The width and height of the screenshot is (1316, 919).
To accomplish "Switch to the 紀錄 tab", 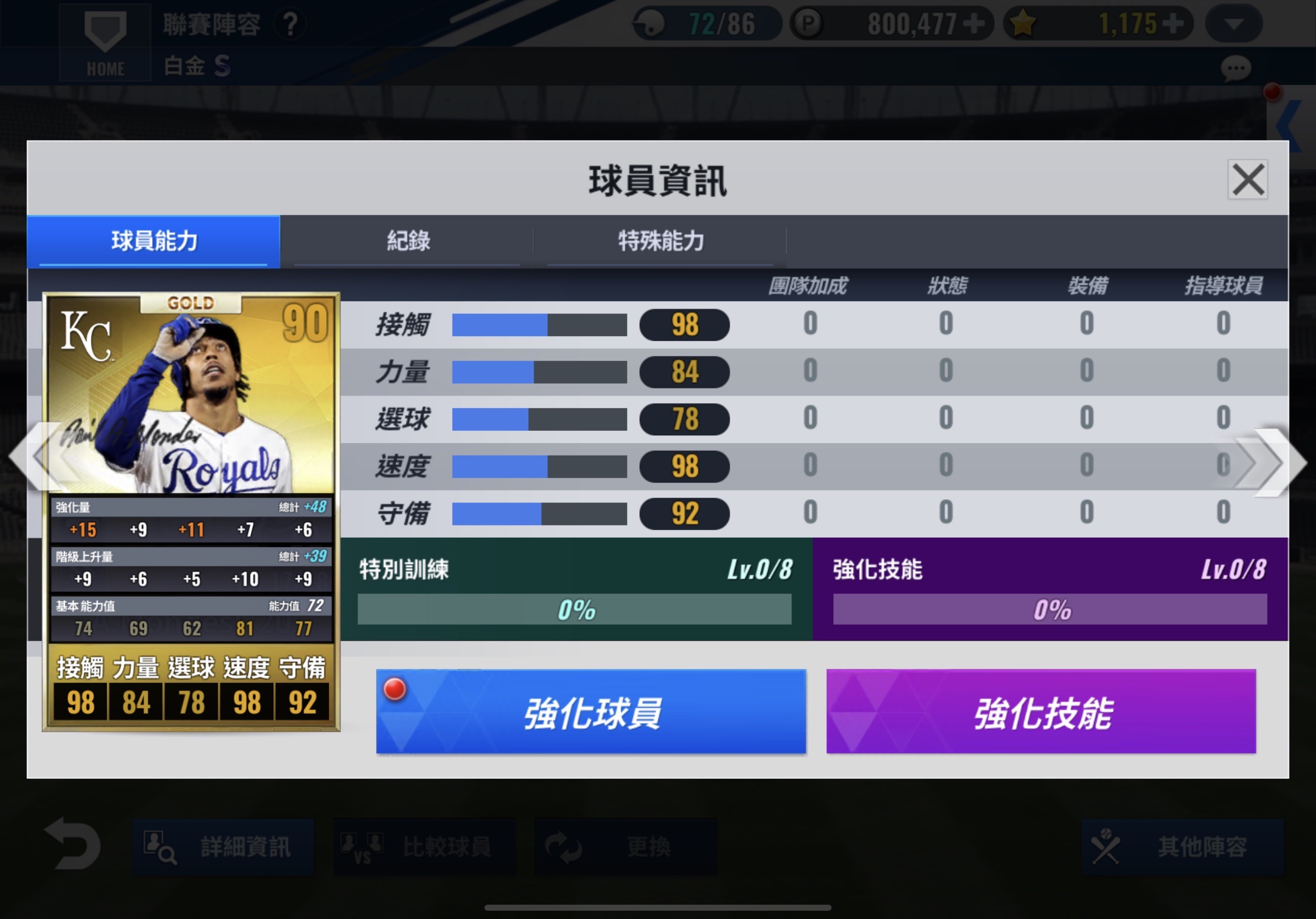I will point(408,241).
